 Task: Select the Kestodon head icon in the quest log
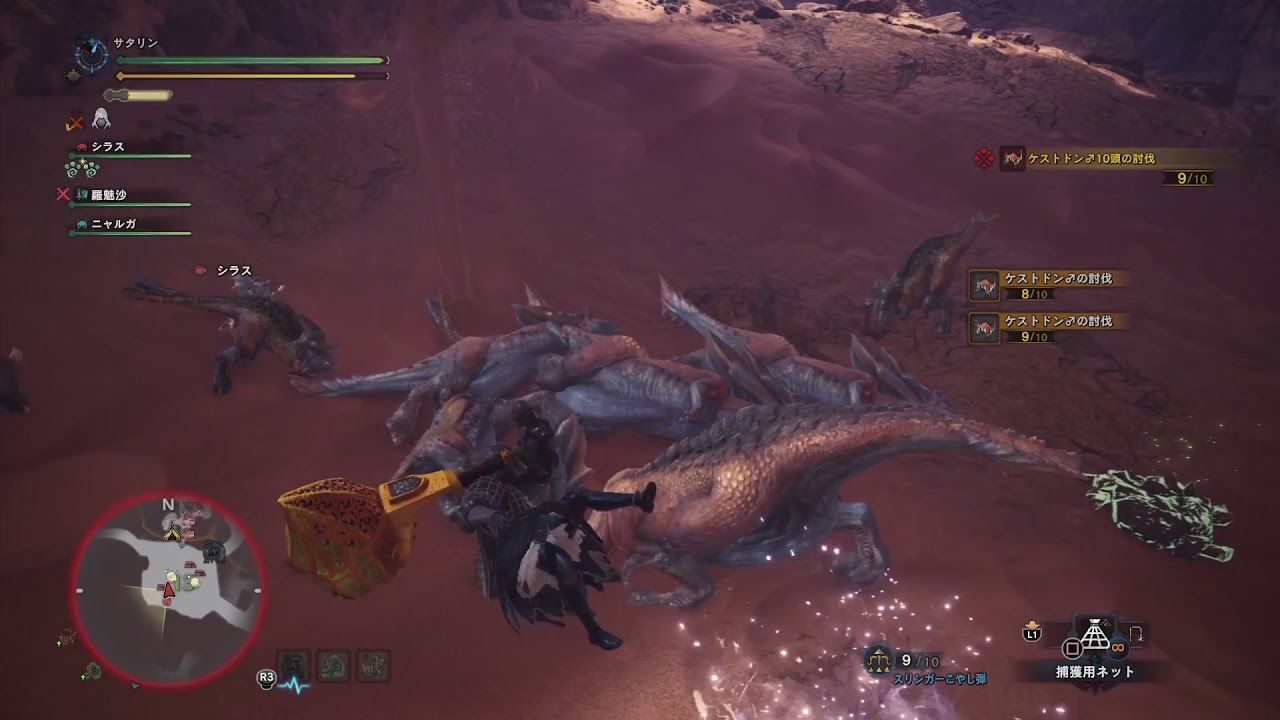[1013, 157]
